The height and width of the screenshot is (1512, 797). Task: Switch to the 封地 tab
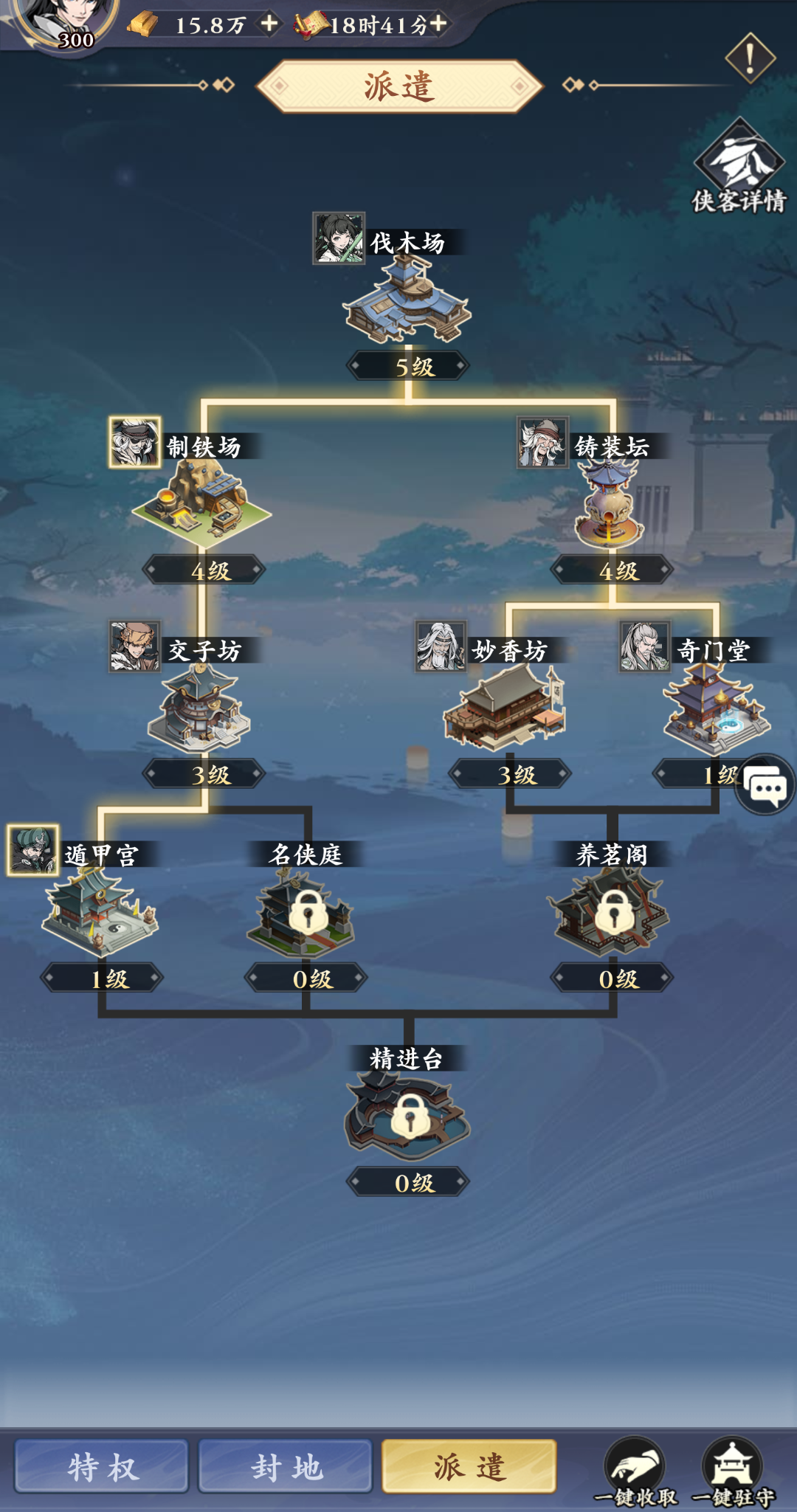[286, 1466]
